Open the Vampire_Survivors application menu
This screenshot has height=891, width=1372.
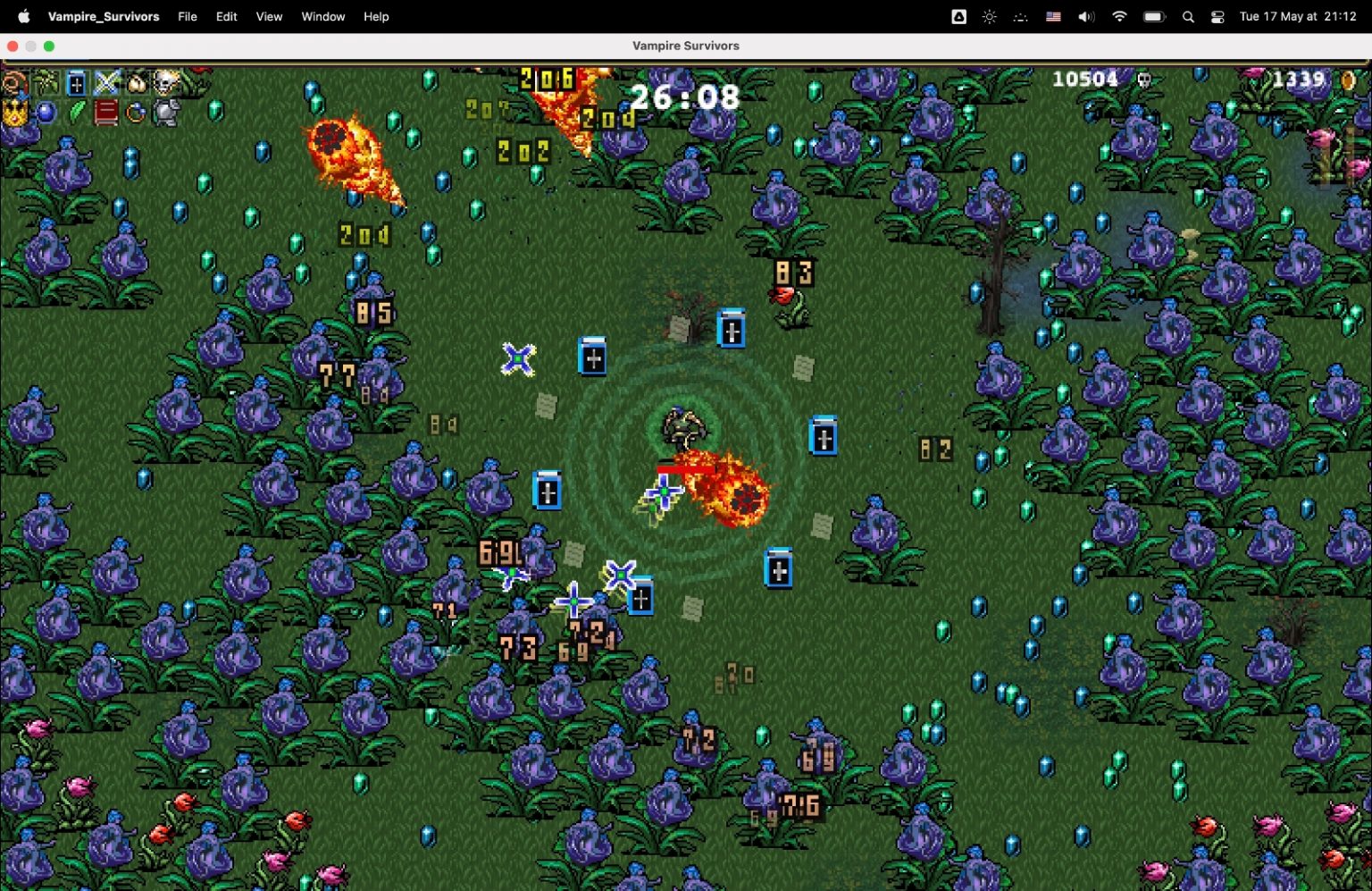click(x=105, y=16)
